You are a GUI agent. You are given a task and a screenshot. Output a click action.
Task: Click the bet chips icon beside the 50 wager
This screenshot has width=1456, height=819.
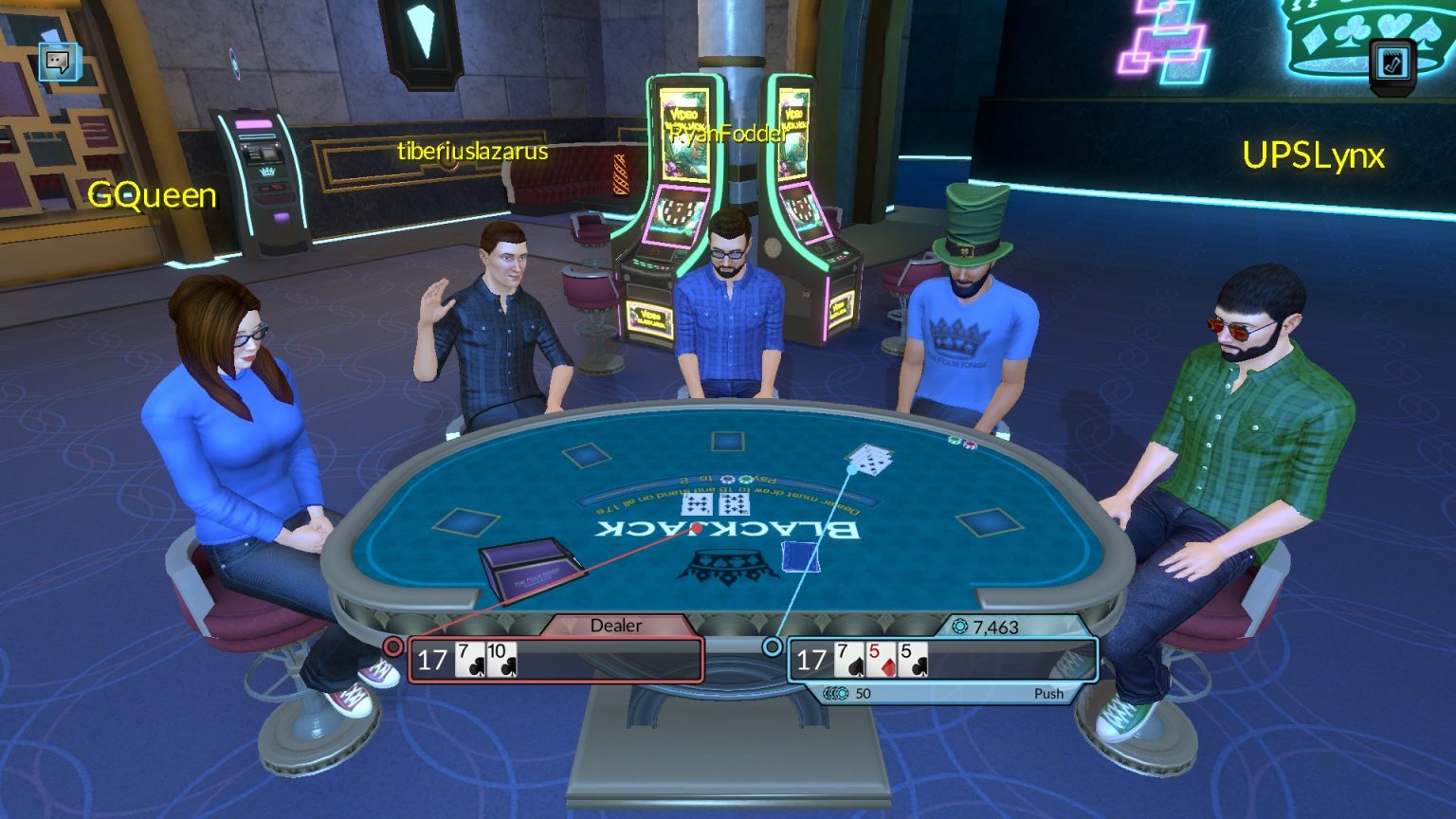(x=838, y=693)
